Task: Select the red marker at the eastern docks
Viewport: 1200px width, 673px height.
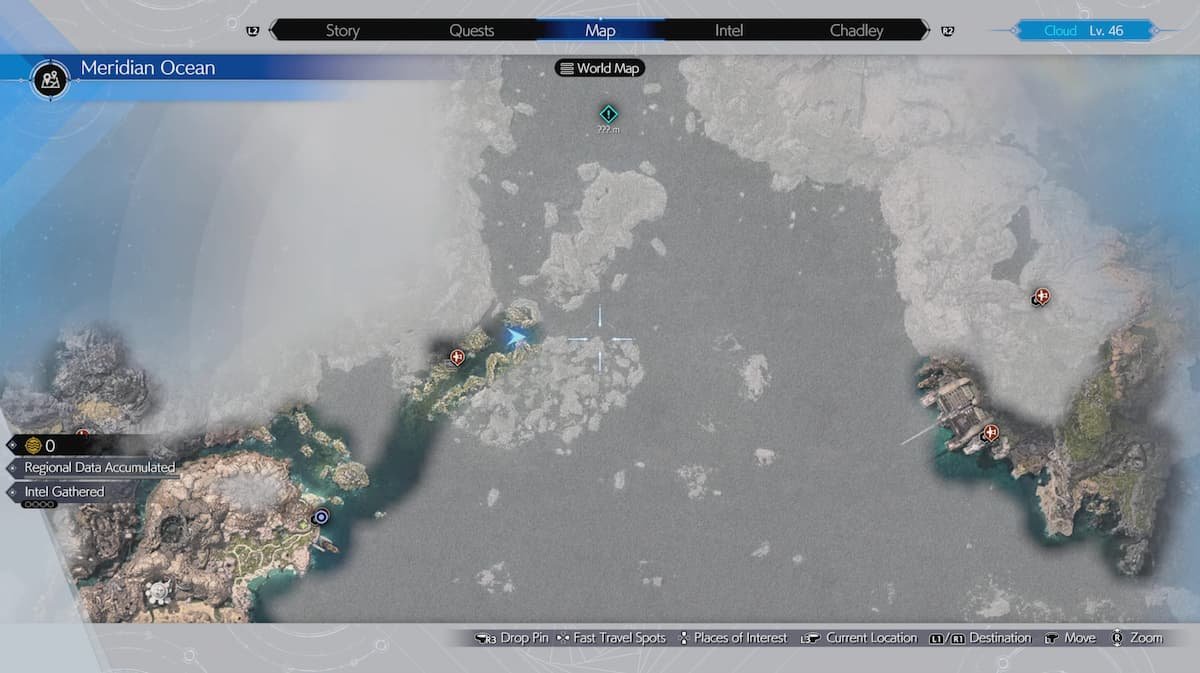Action: point(991,433)
